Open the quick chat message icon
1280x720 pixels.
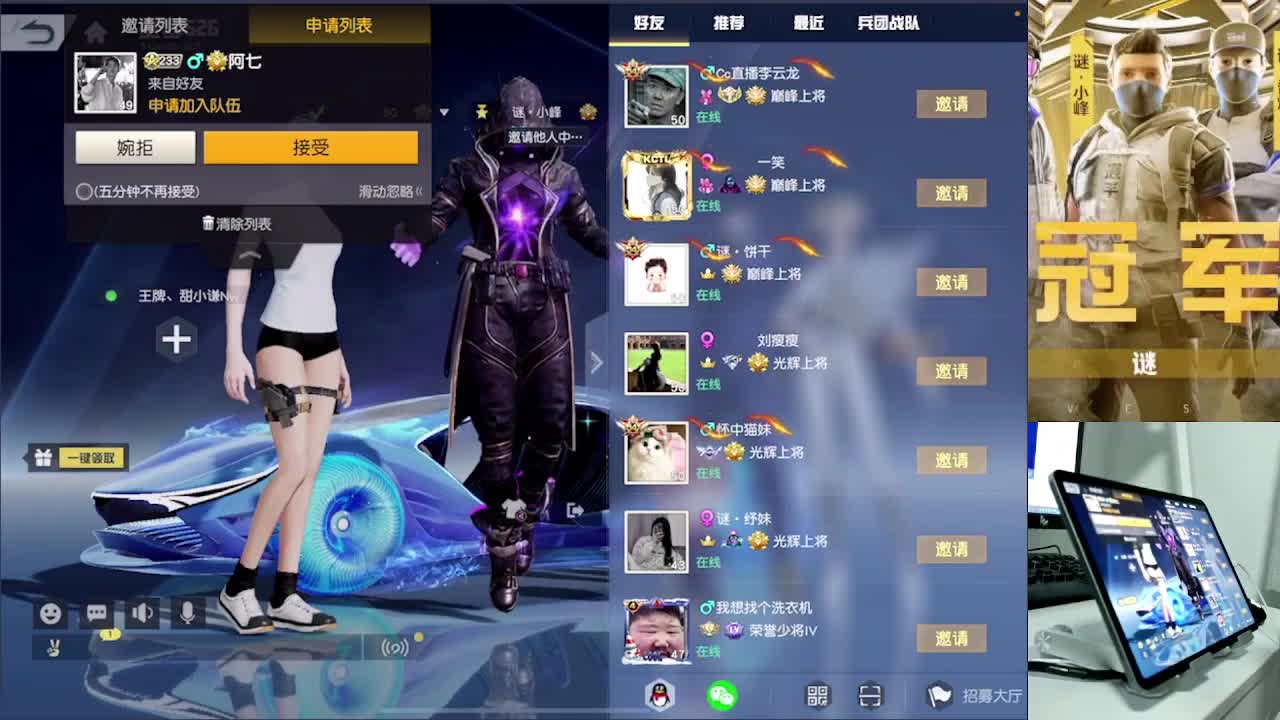coord(95,613)
